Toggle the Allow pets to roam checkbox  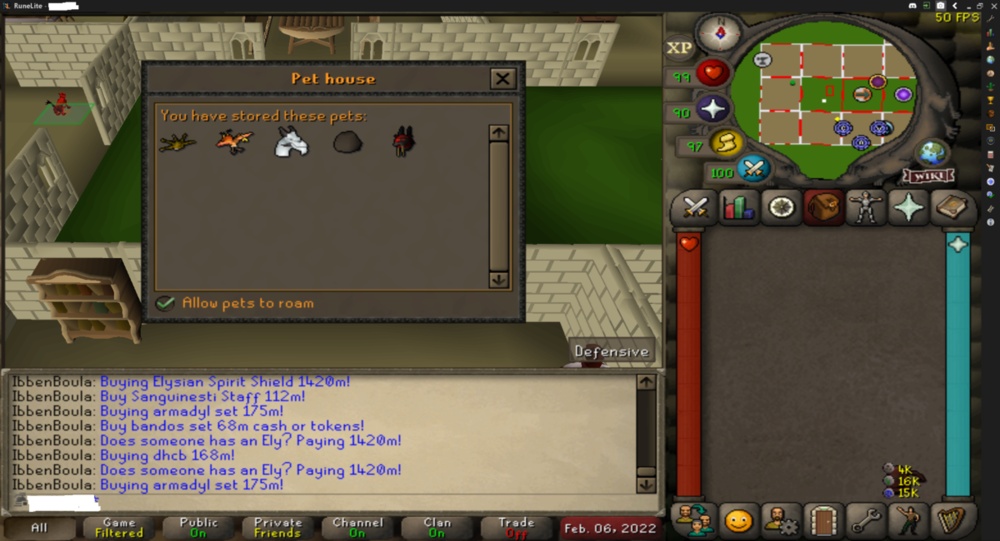point(166,303)
